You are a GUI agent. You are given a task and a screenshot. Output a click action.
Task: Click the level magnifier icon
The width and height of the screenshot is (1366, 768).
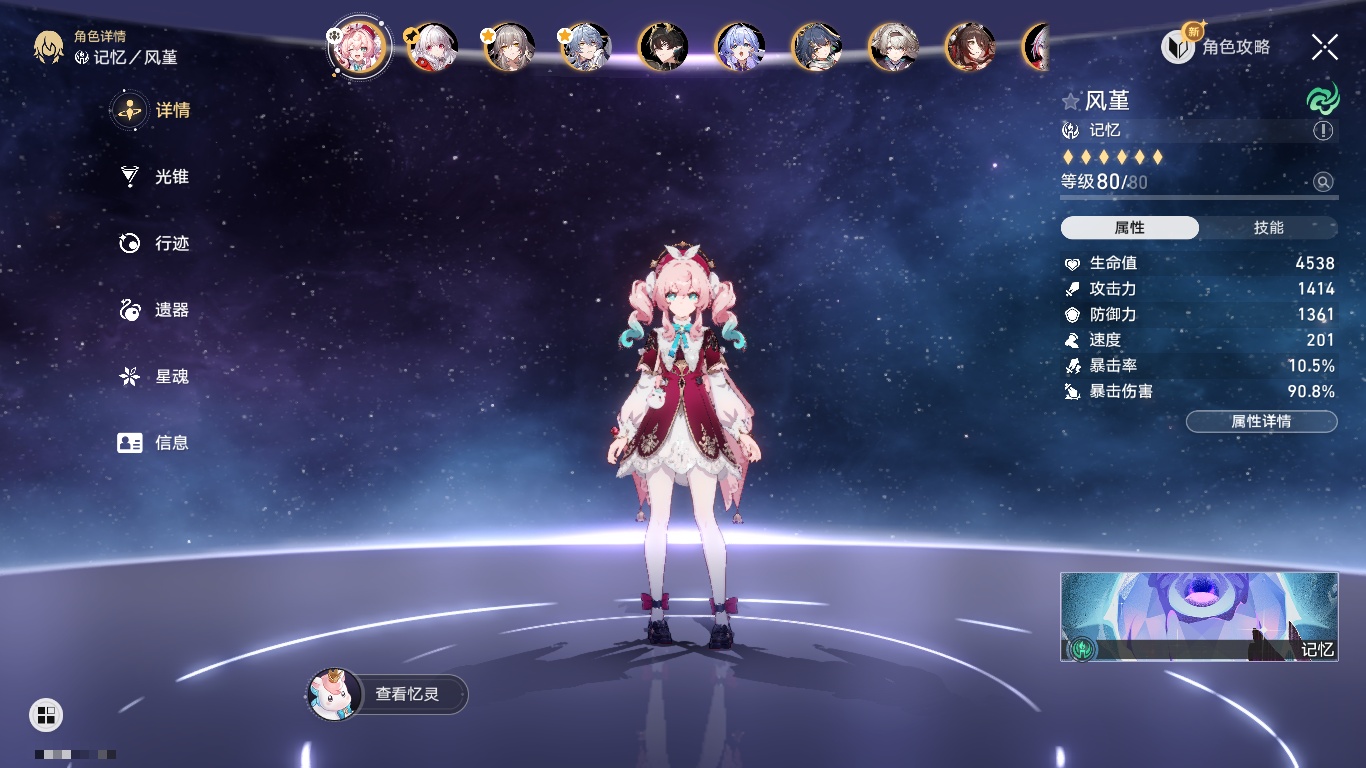coord(1323,182)
